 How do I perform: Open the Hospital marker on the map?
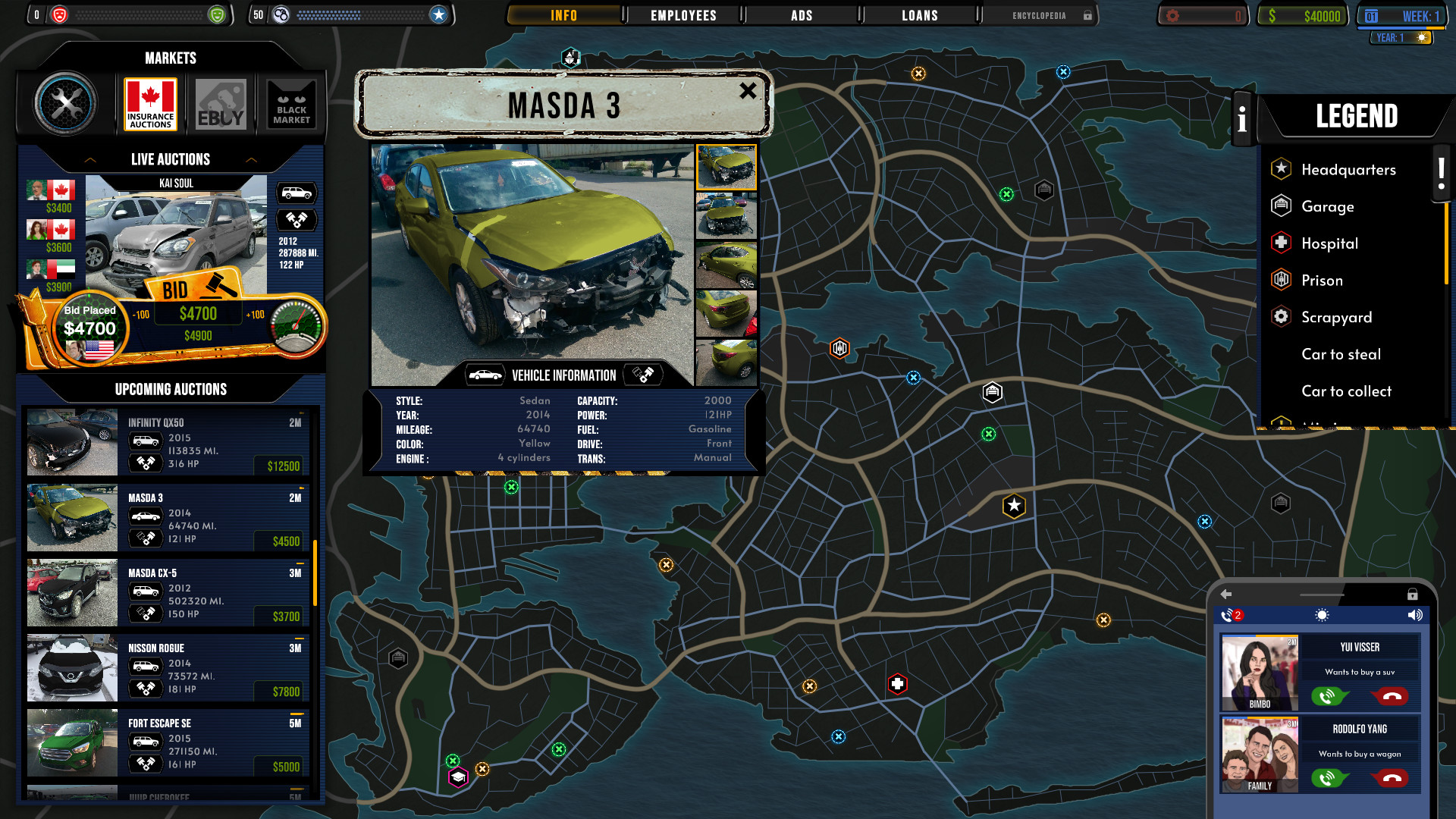896,682
